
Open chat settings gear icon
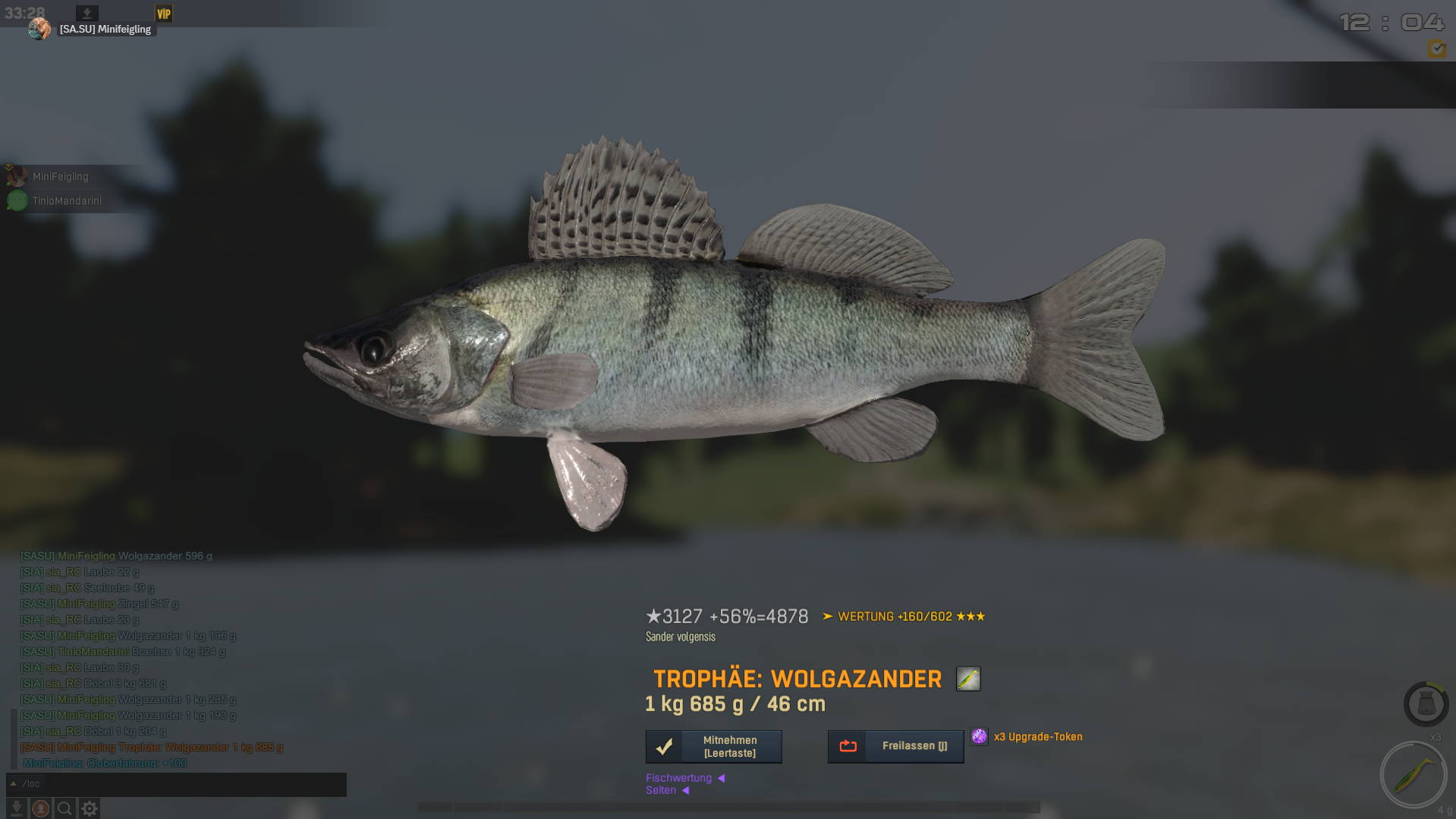coord(90,808)
